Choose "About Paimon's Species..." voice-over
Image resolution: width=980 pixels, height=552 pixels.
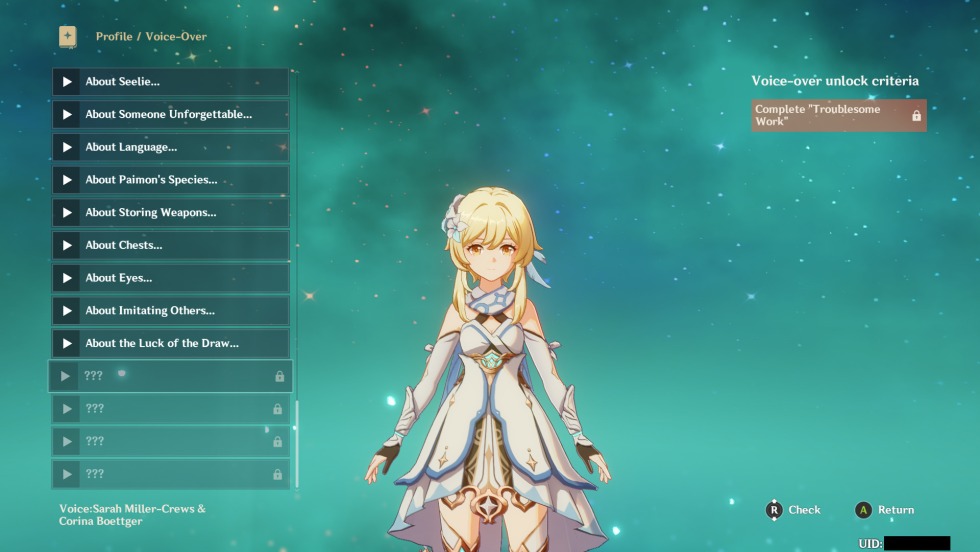coord(170,180)
